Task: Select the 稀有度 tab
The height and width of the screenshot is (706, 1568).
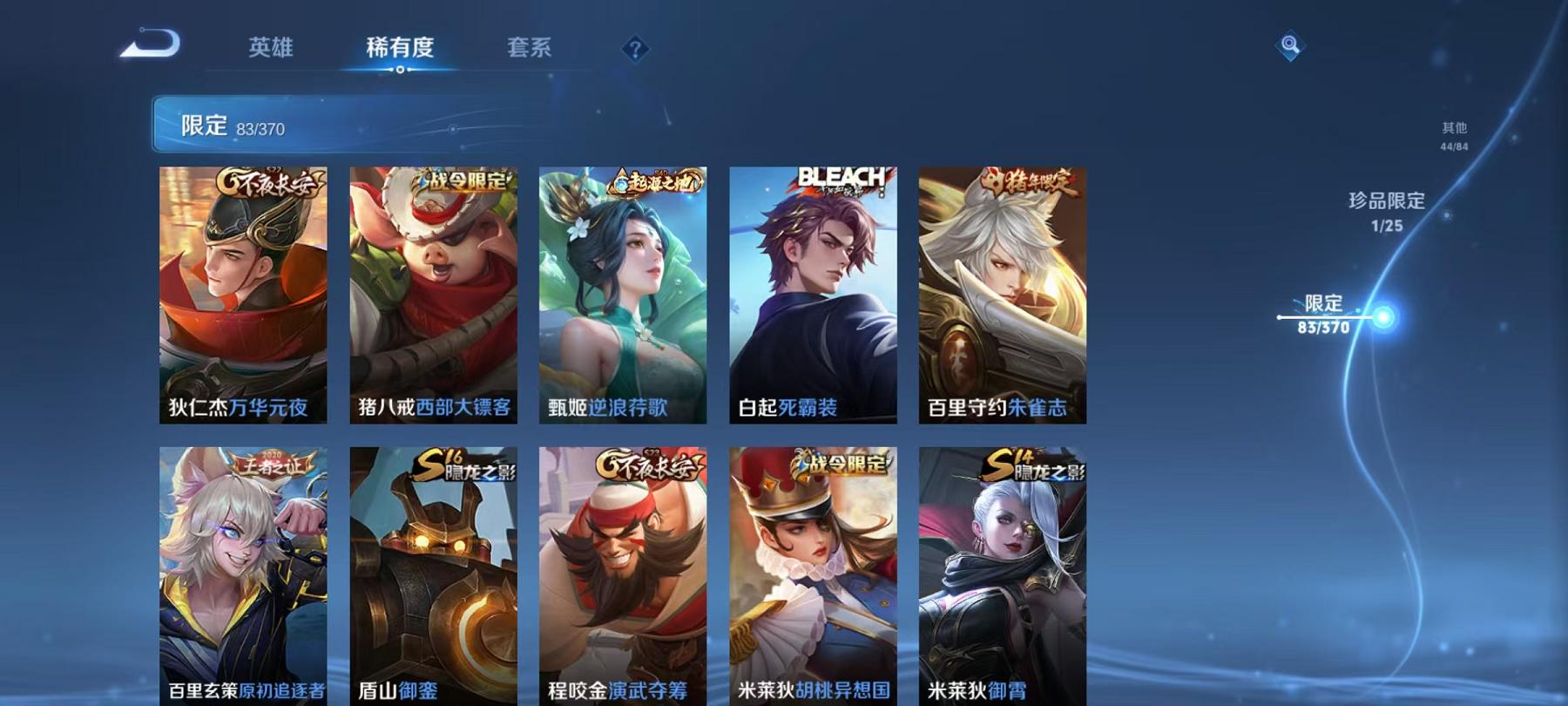Action: (400, 50)
